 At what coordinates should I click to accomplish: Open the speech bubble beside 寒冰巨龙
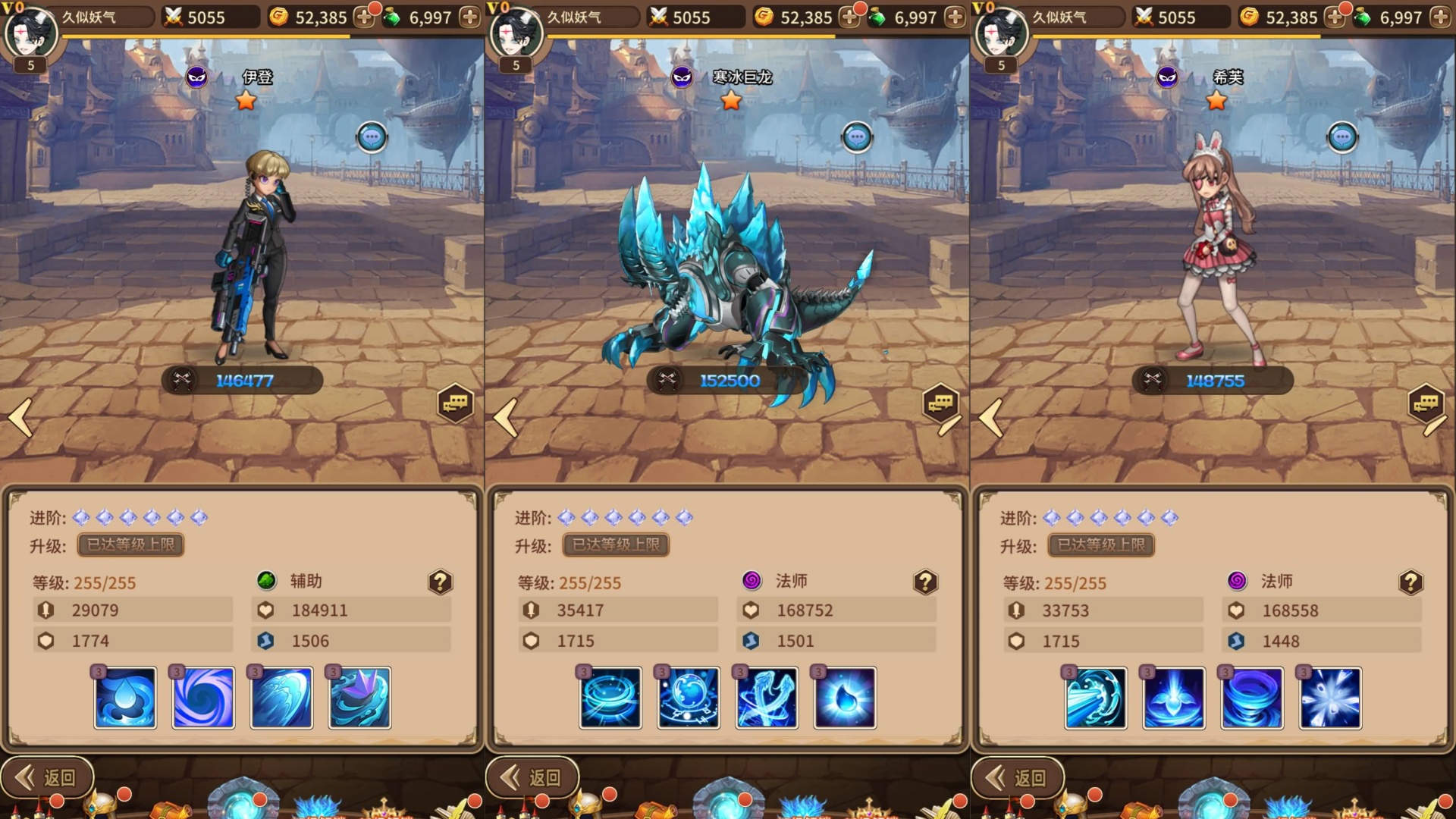click(857, 138)
